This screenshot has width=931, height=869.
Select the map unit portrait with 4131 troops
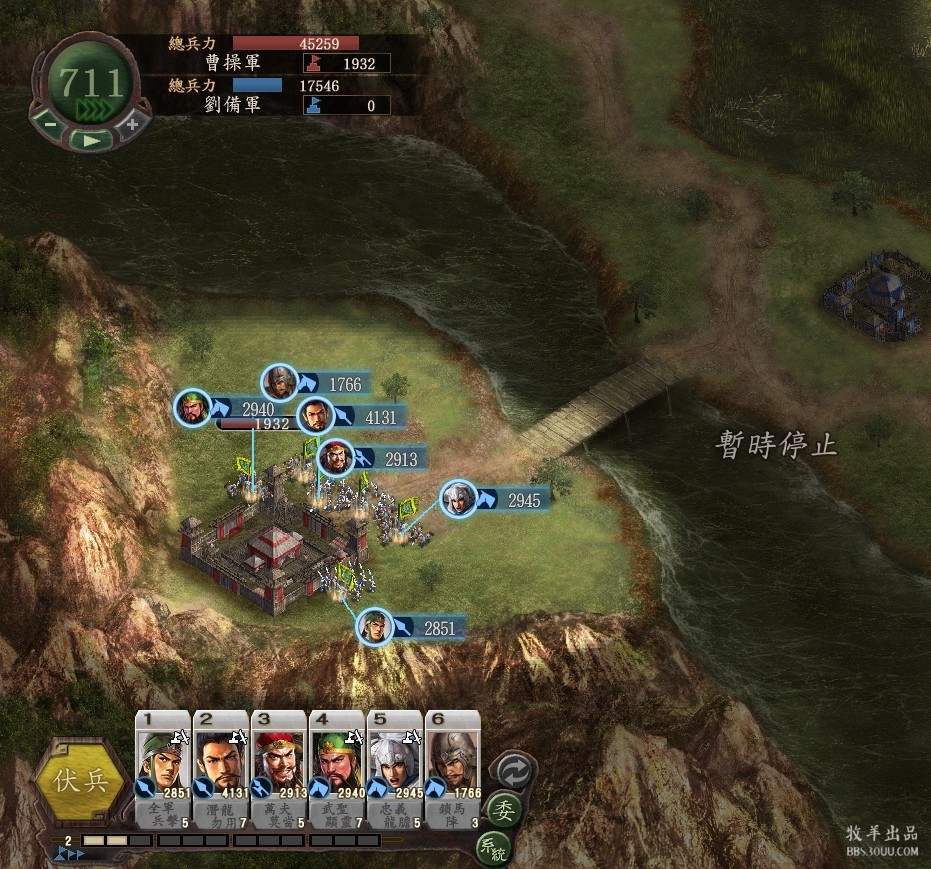click(316, 416)
